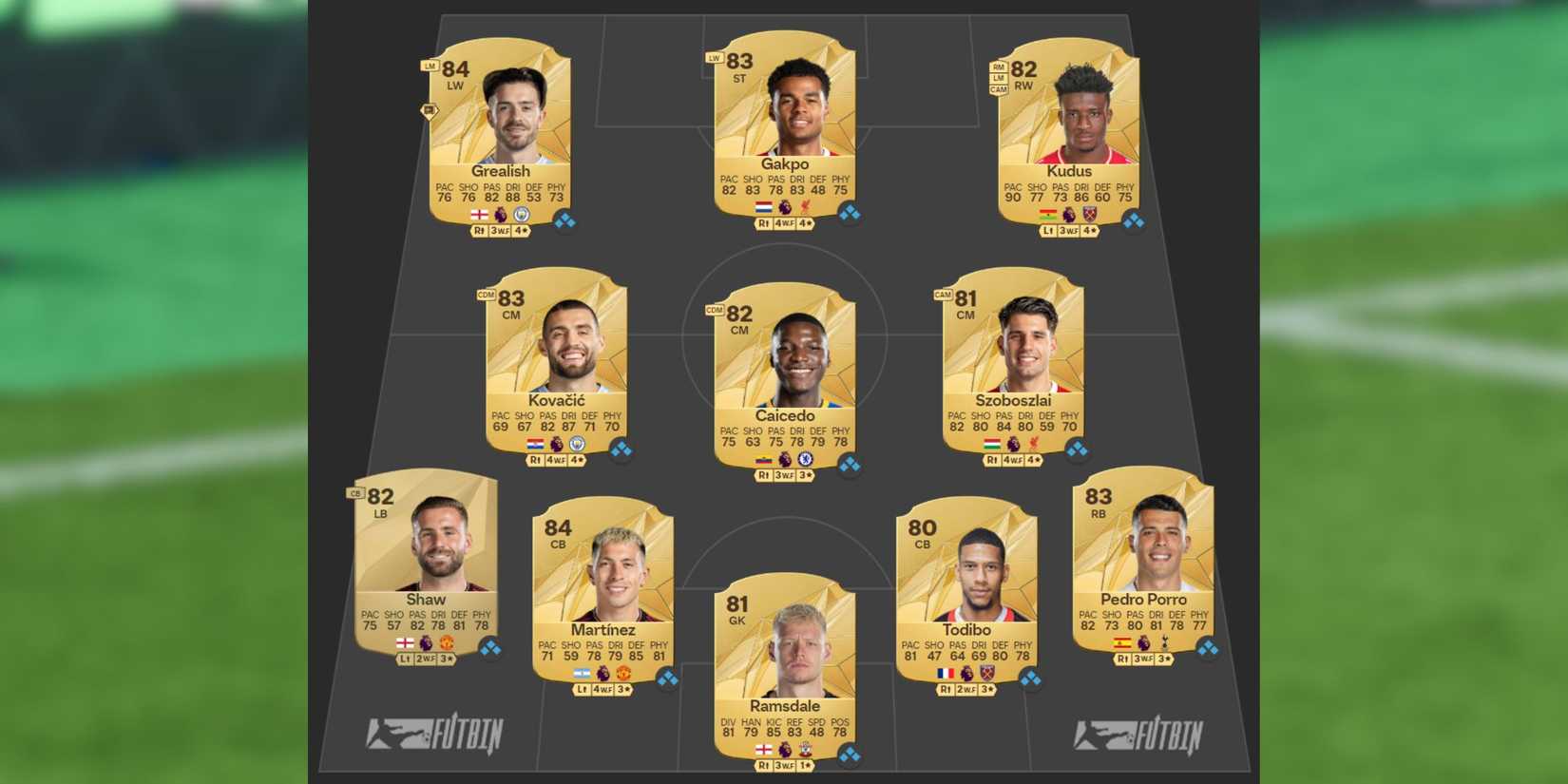Viewport: 1568px width, 784px height.
Task: Click the Ghana flag on Kudus's card
Action: [x=1048, y=215]
